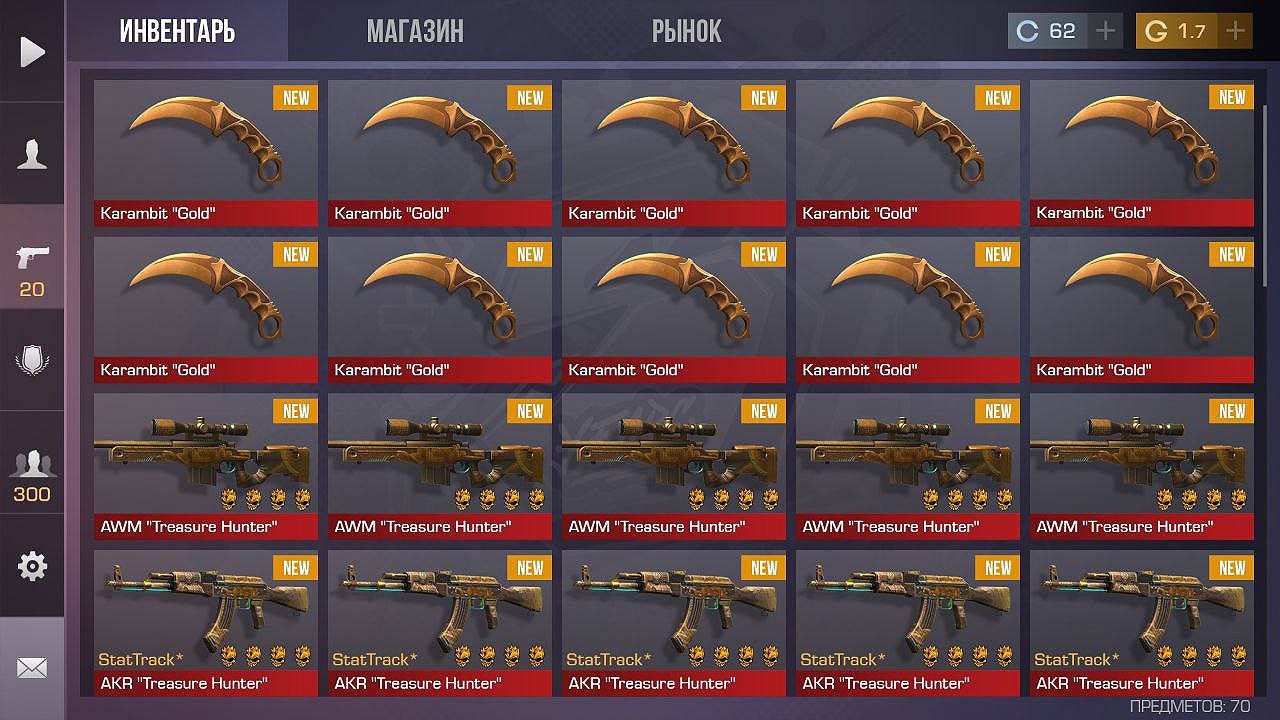The image size is (1280, 720).
Task: Open the mail envelope icon
Action: 32,668
